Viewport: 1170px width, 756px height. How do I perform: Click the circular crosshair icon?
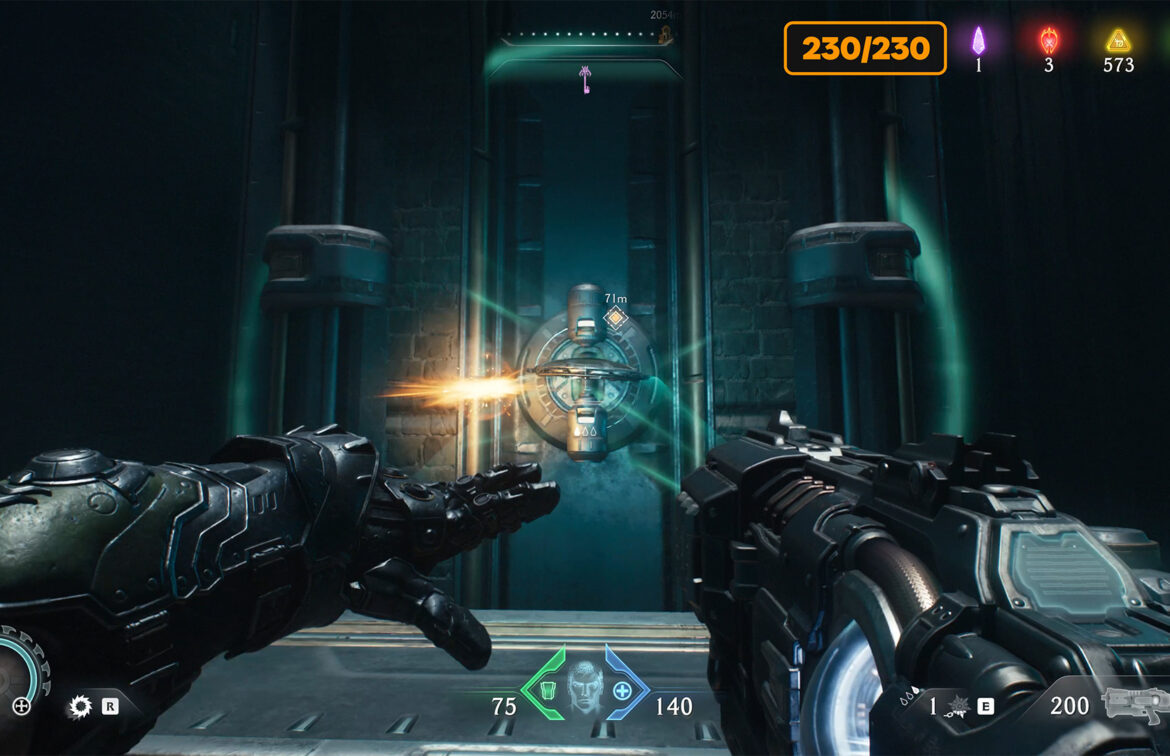(21, 707)
